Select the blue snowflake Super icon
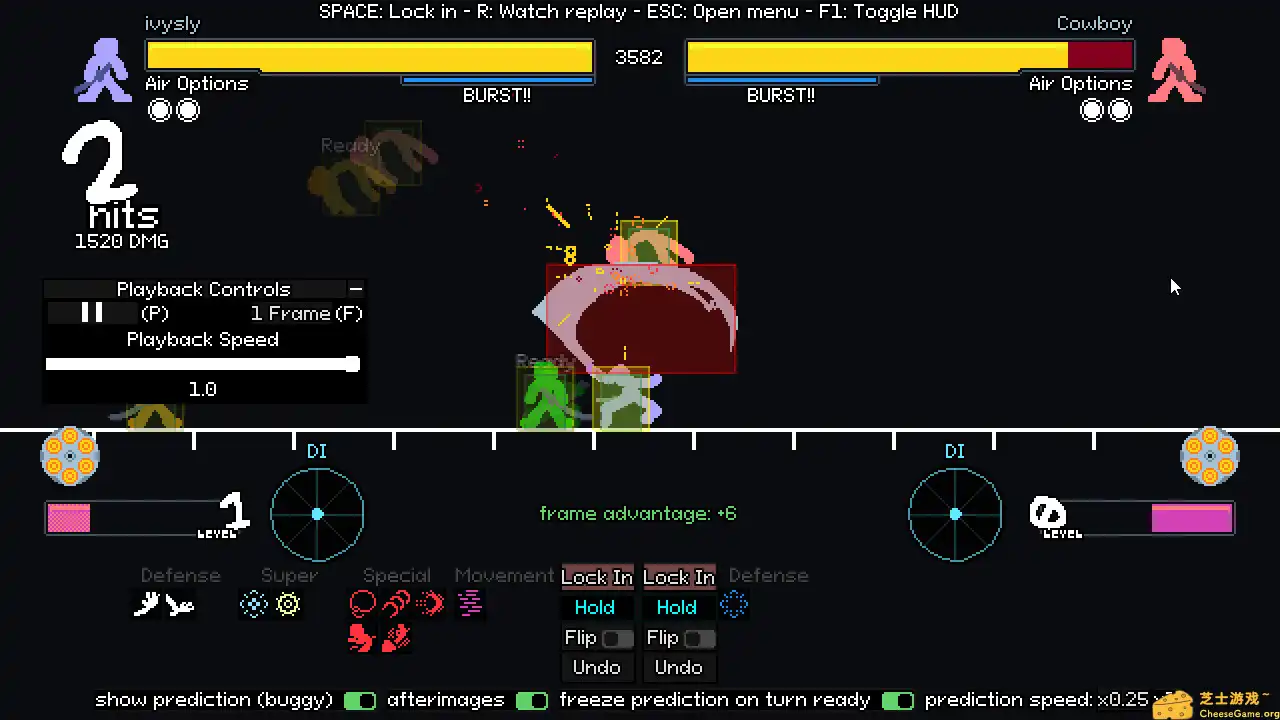 pos(254,603)
